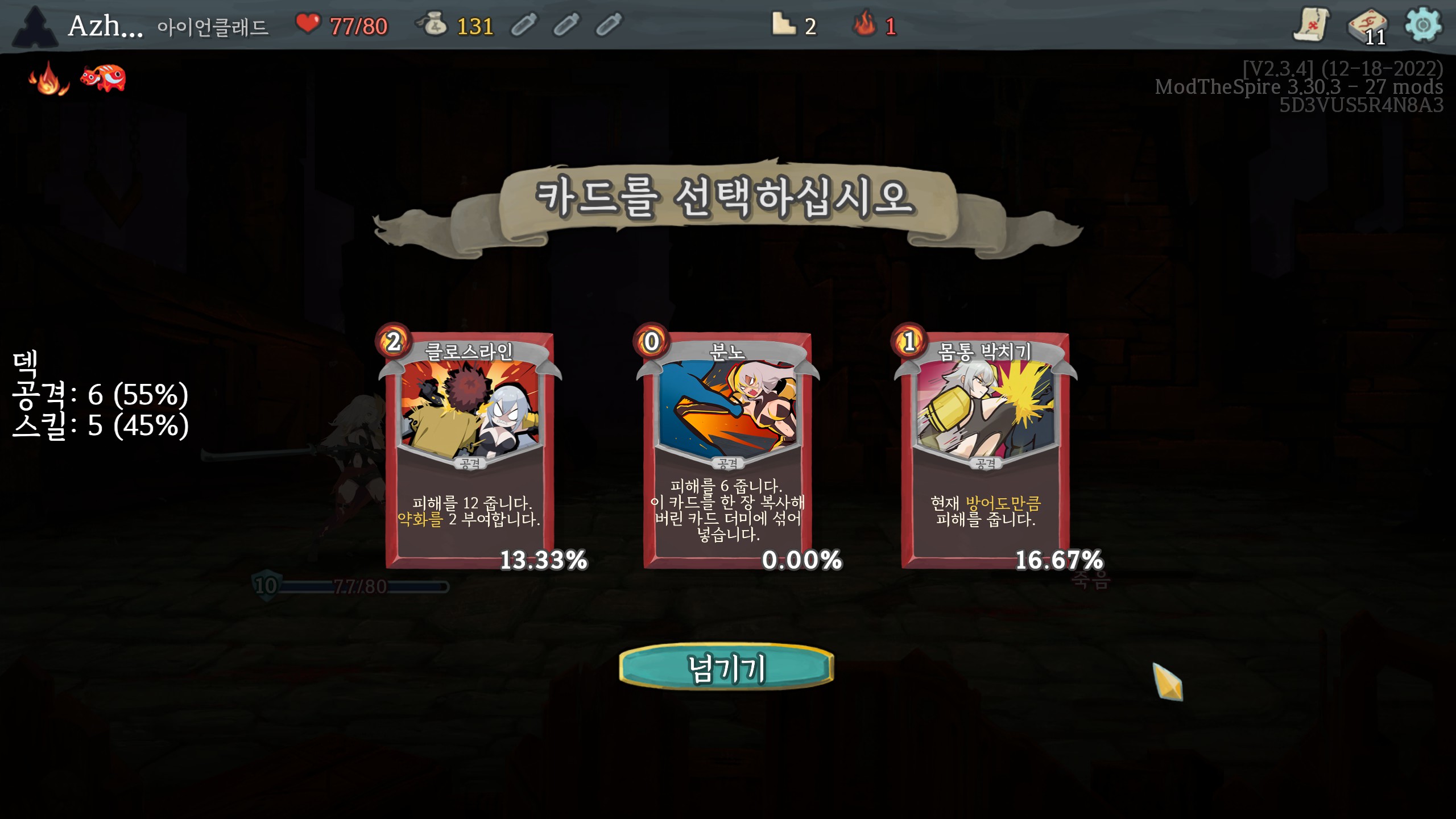Choose the 클로스라인 card
This screenshot has width=1456, height=819.
(469, 449)
